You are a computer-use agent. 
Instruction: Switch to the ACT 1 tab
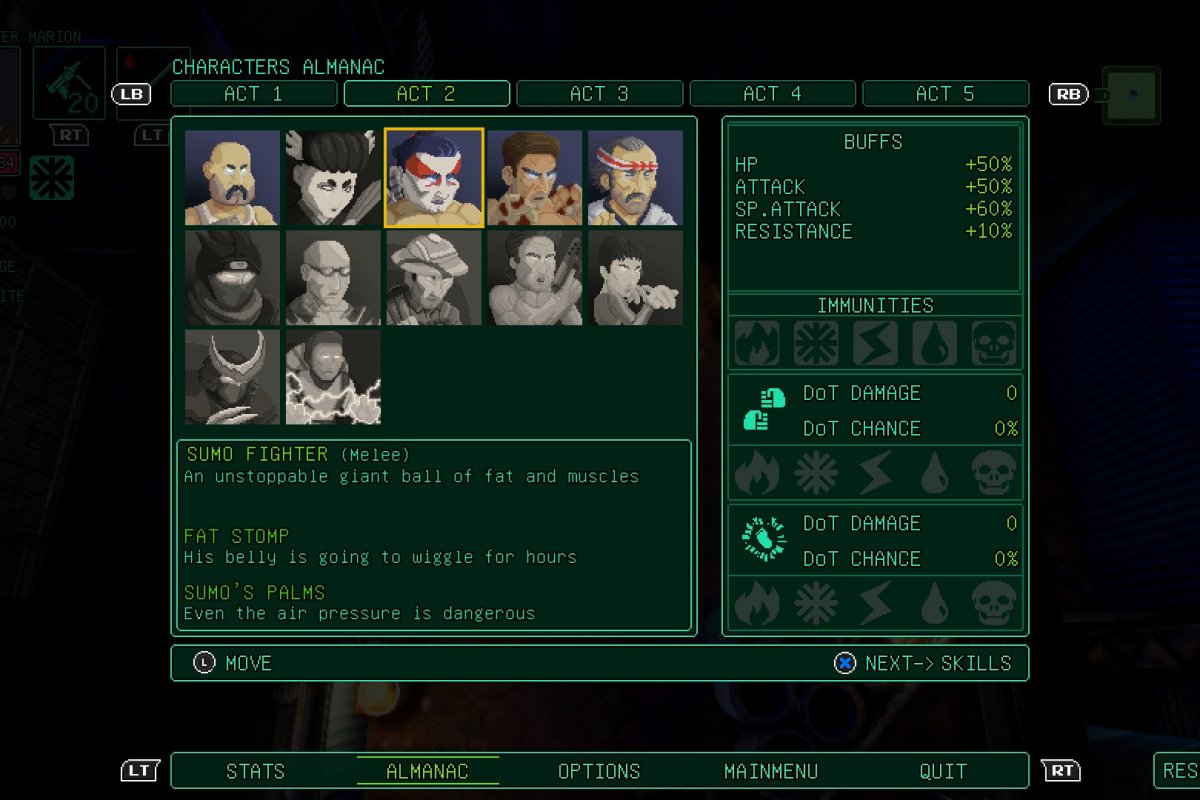[x=254, y=94]
